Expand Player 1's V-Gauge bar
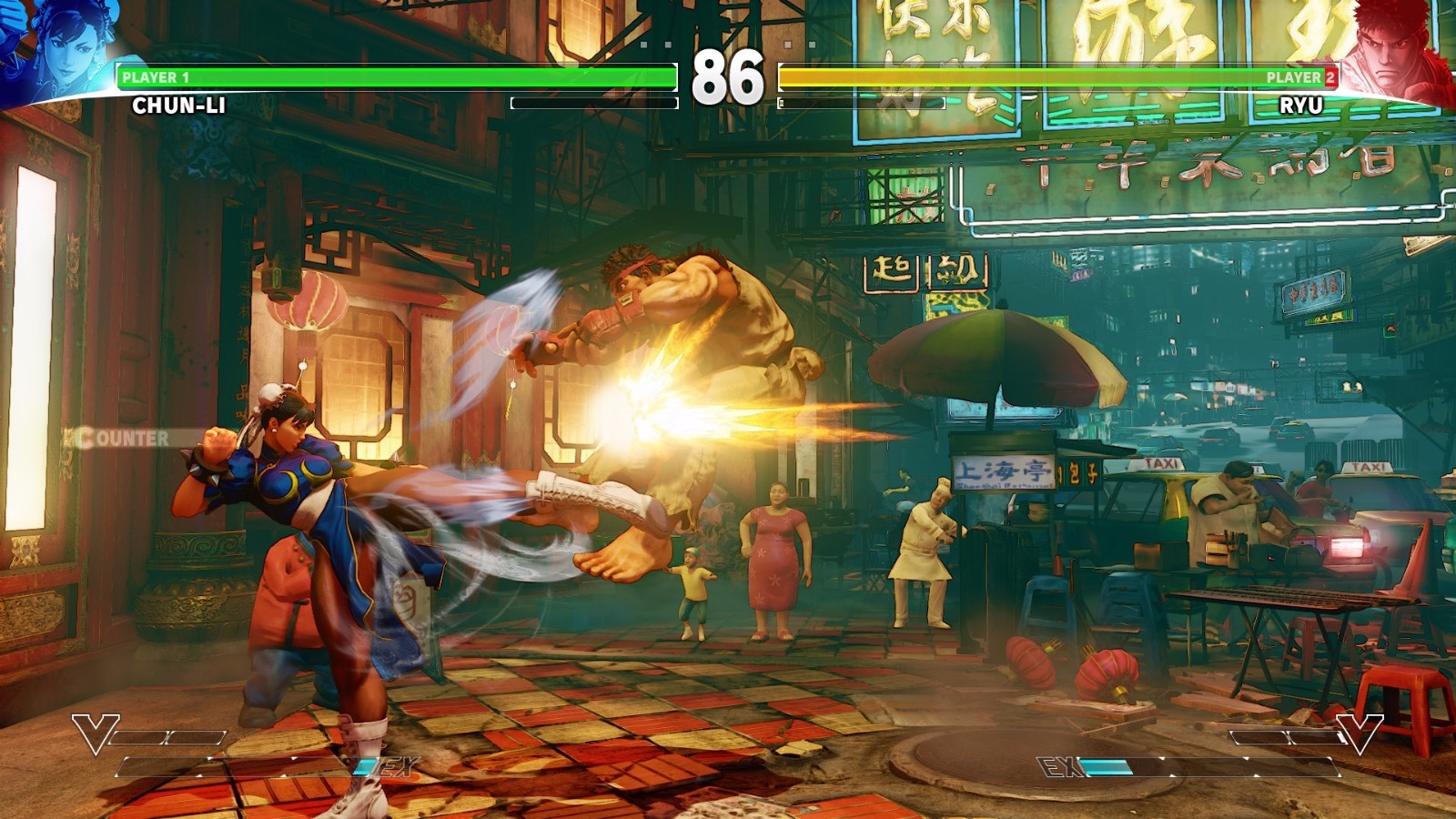The width and height of the screenshot is (1456, 819). click(167, 737)
